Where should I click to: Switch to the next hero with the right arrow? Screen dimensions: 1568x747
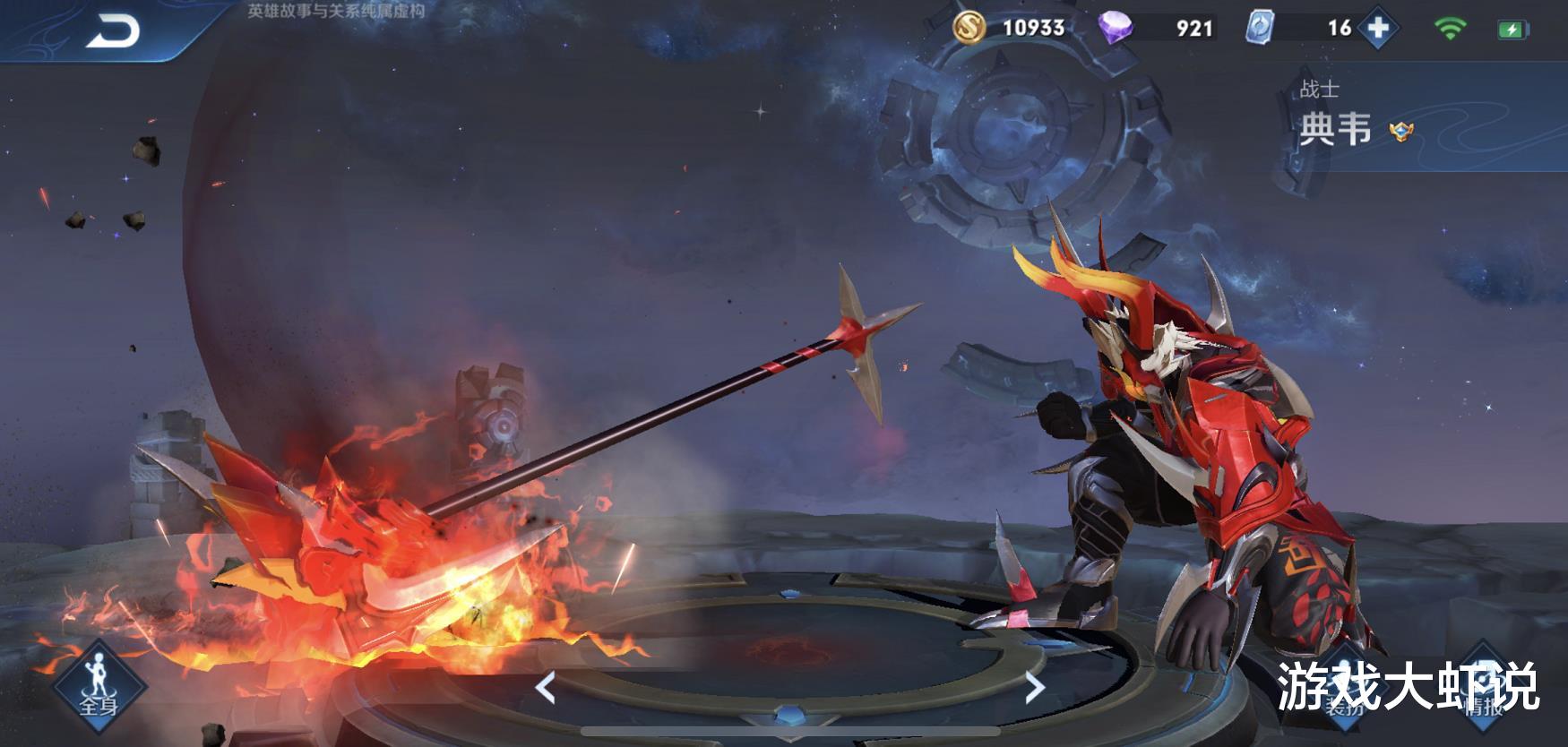click(x=1035, y=688)
